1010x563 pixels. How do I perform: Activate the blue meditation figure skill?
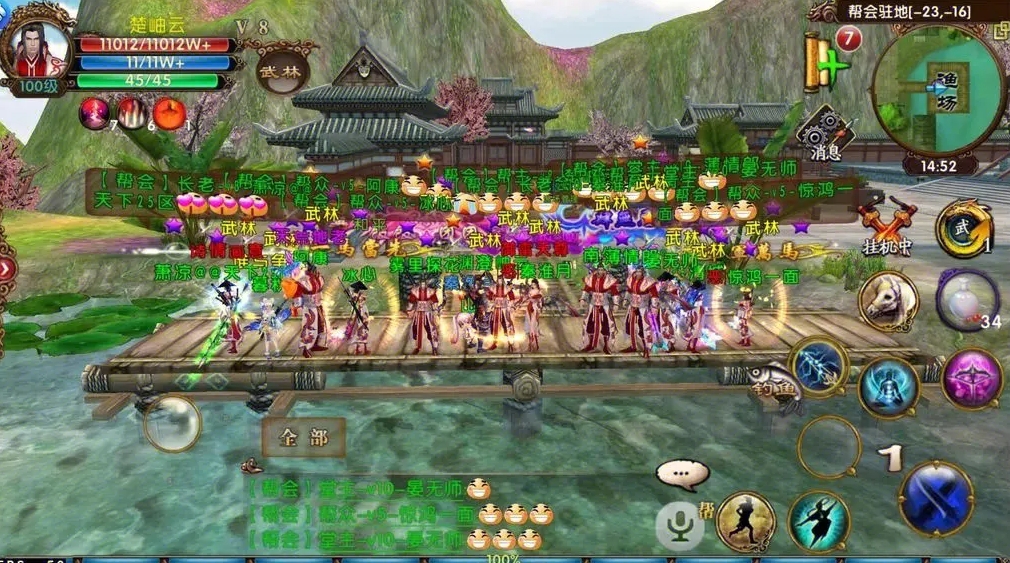887,387
